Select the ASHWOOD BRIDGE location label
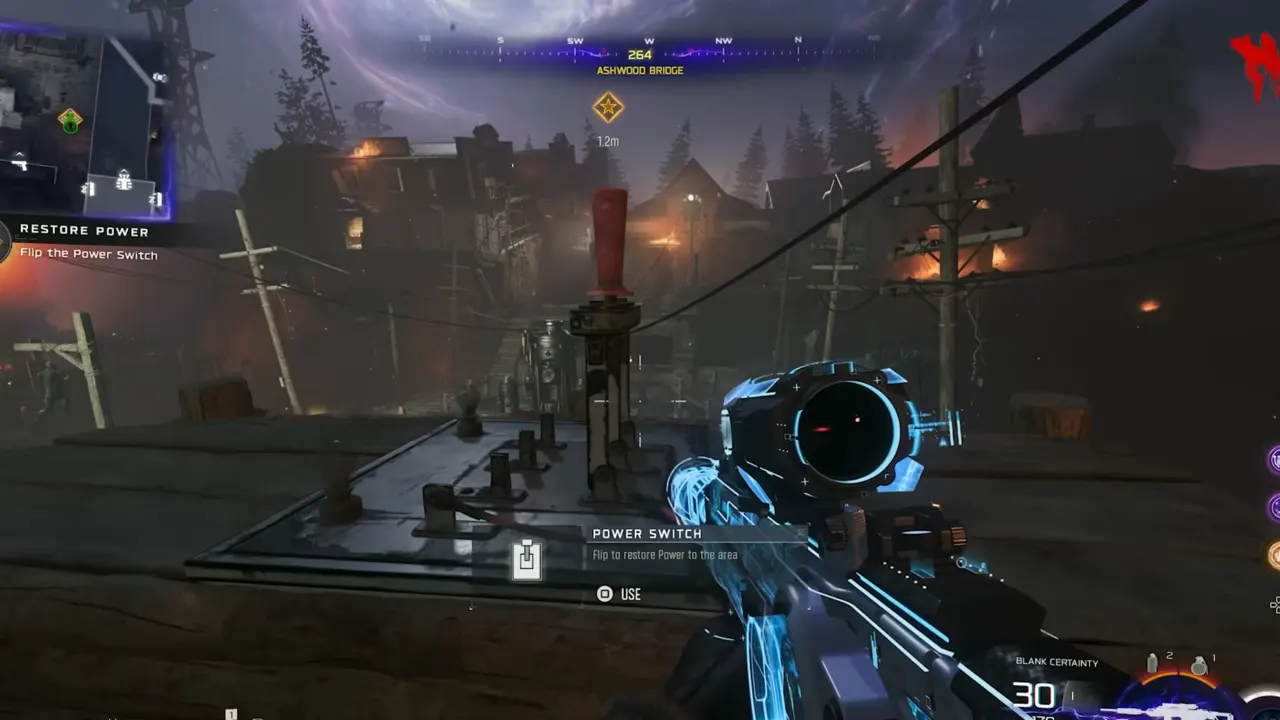Screen dimensions: 1280x720 [x=638, y=71]
